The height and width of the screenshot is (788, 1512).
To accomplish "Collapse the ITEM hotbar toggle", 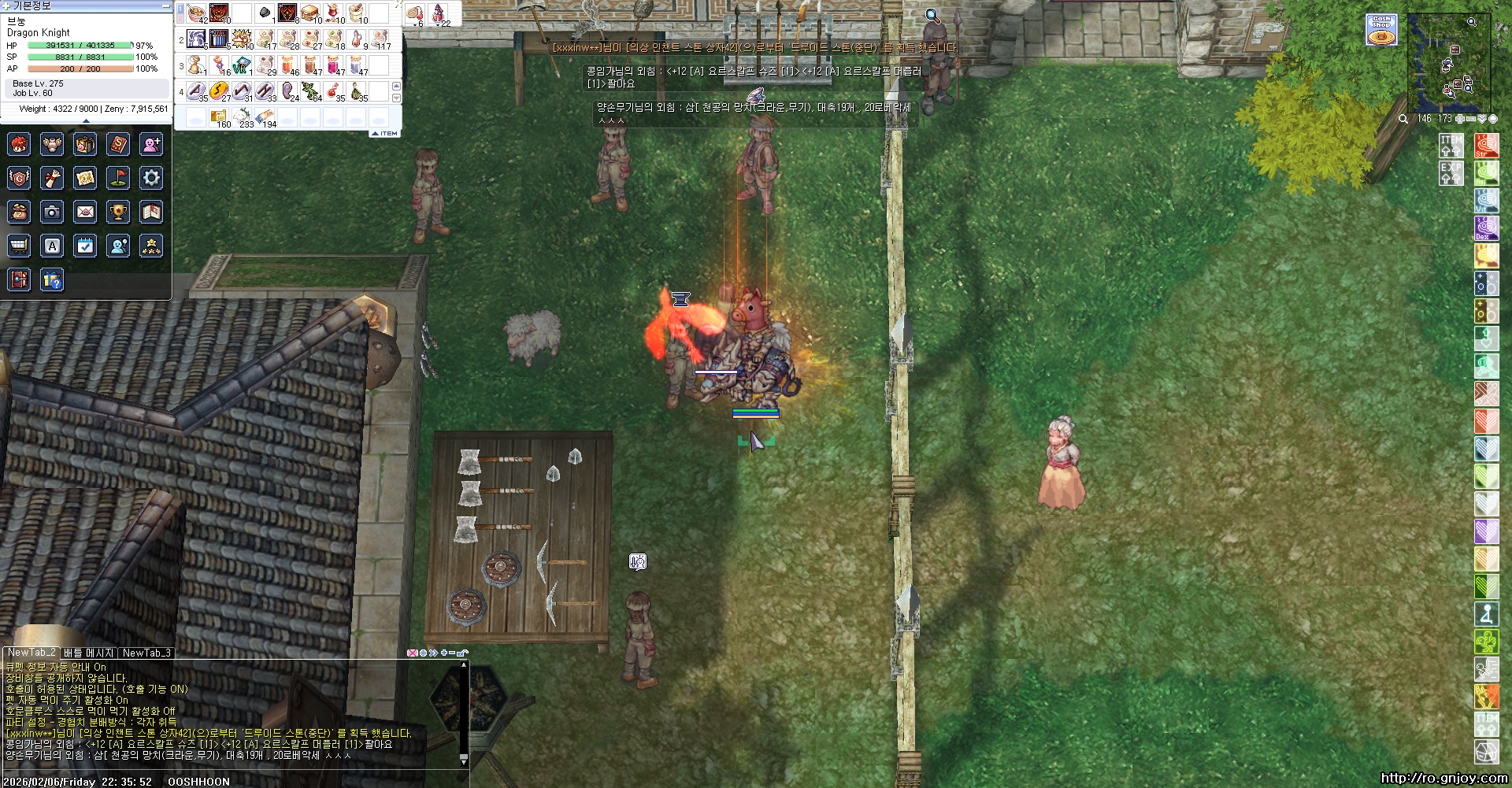I will pos(385,134).
